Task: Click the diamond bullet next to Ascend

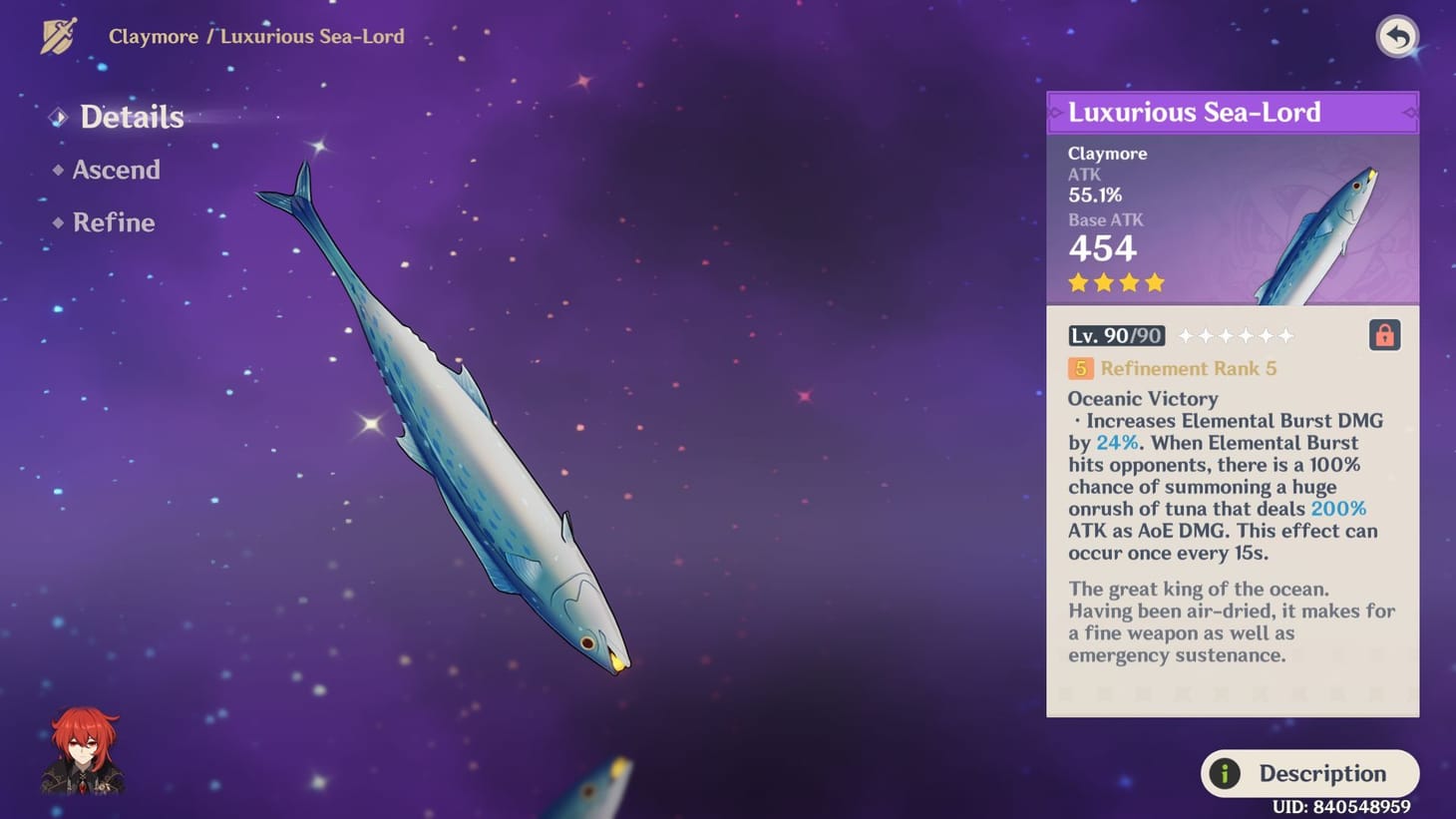Action: click(57, 171)
